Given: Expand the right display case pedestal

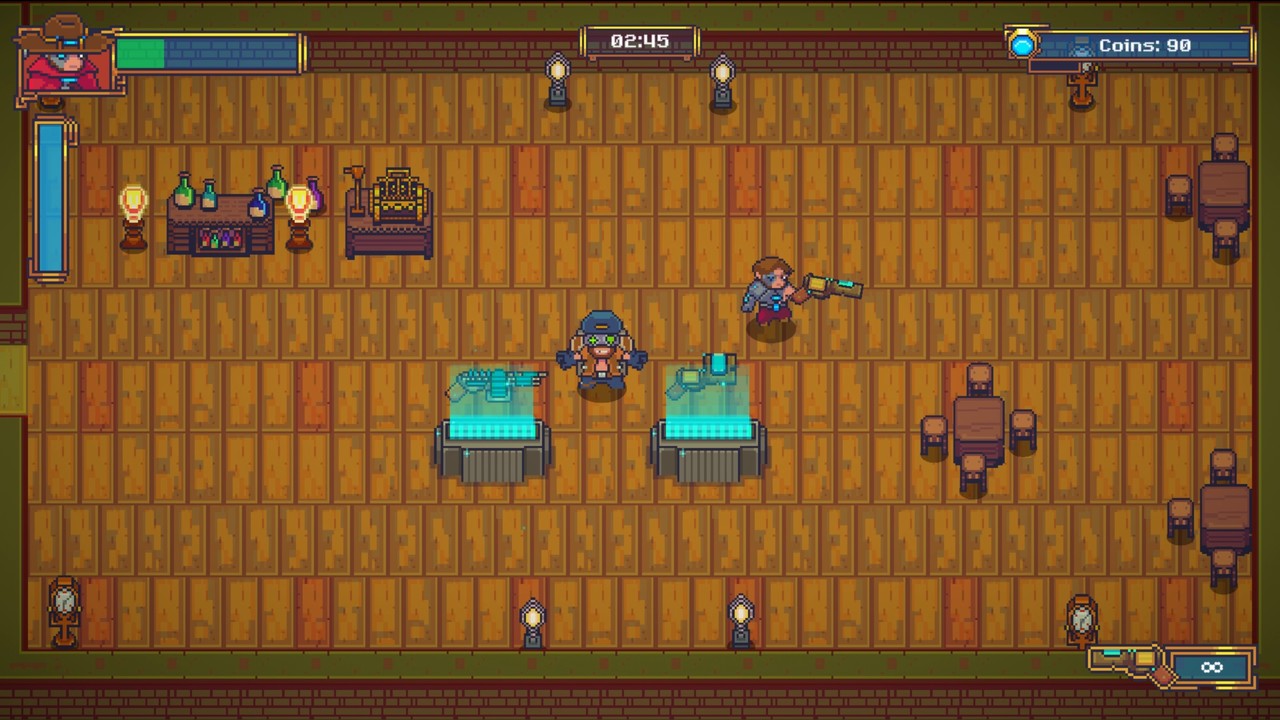Looking at the screenshot, I should (x=710, y=440).
